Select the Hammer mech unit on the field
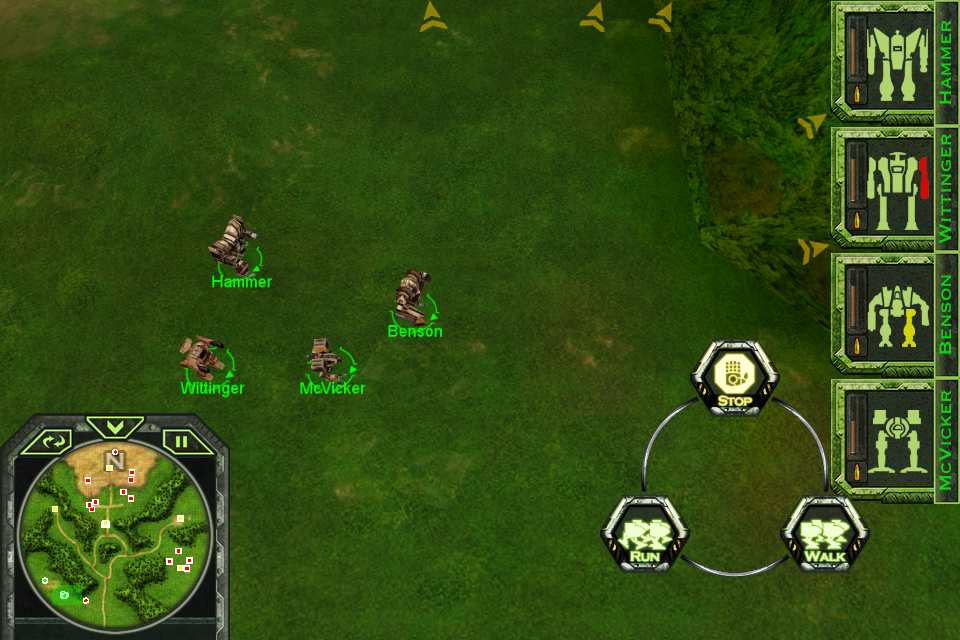 click(235, 245)
